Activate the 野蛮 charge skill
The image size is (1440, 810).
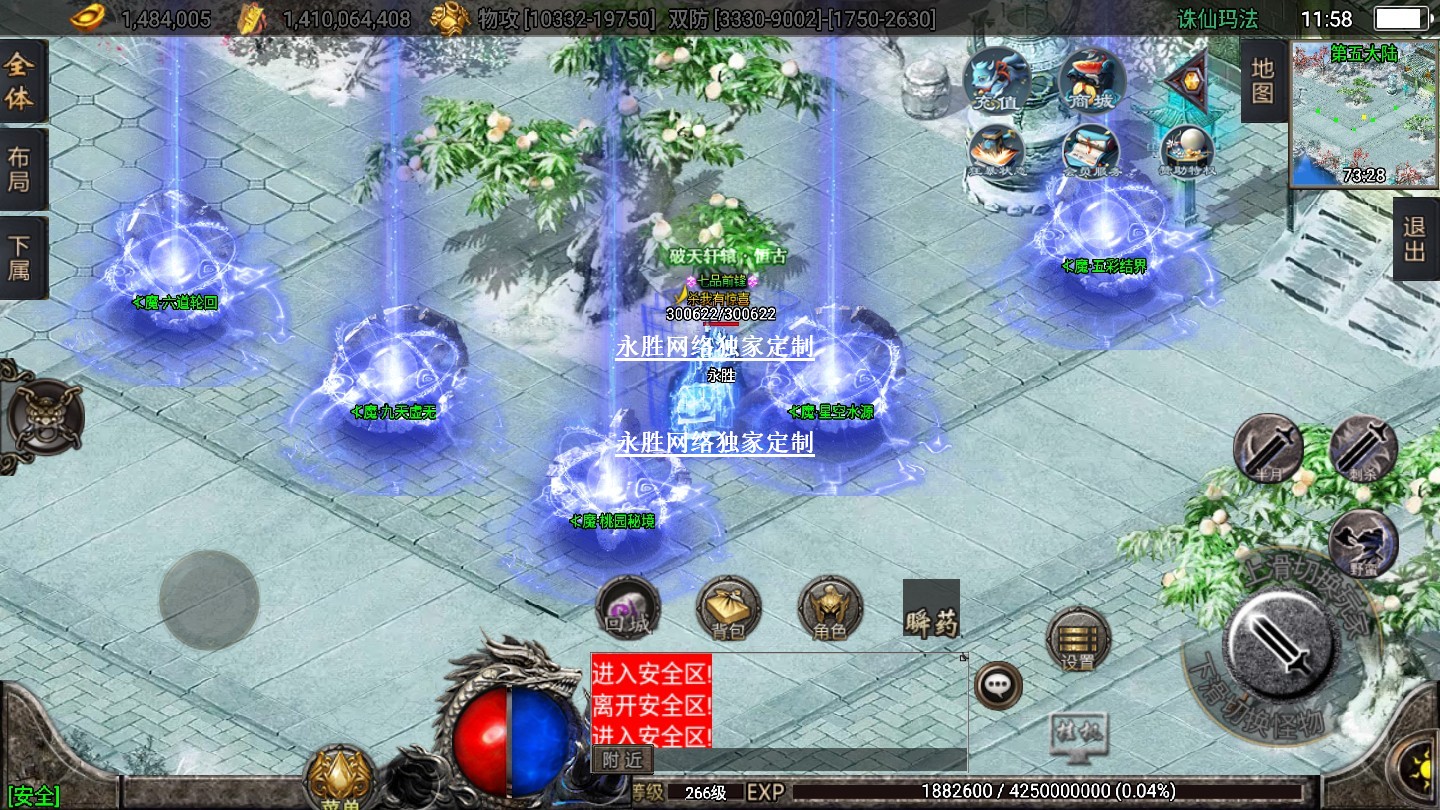[x=1364, y=543]
